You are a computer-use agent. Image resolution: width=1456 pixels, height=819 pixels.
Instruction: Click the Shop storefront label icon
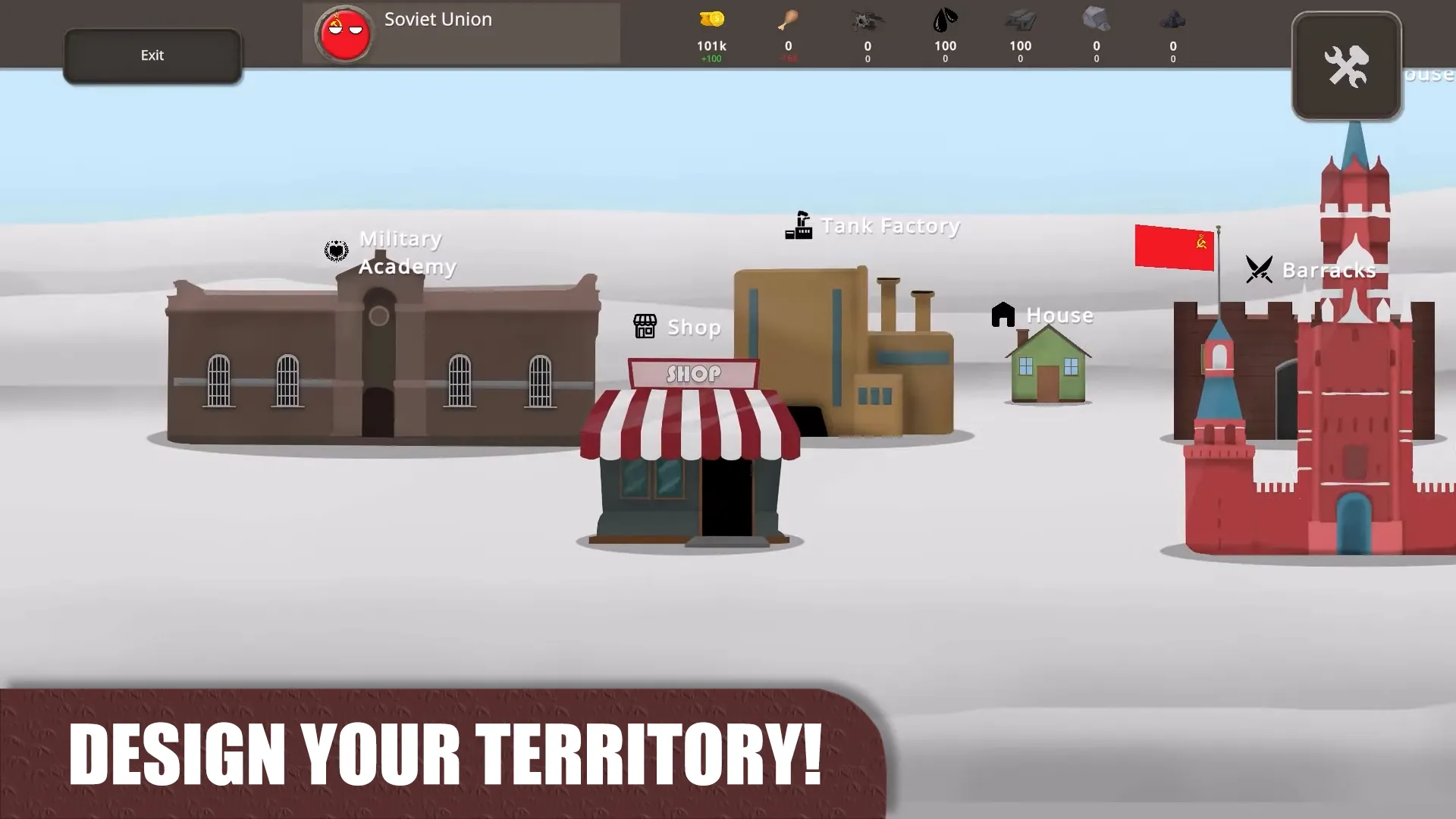tap(645, 326)
